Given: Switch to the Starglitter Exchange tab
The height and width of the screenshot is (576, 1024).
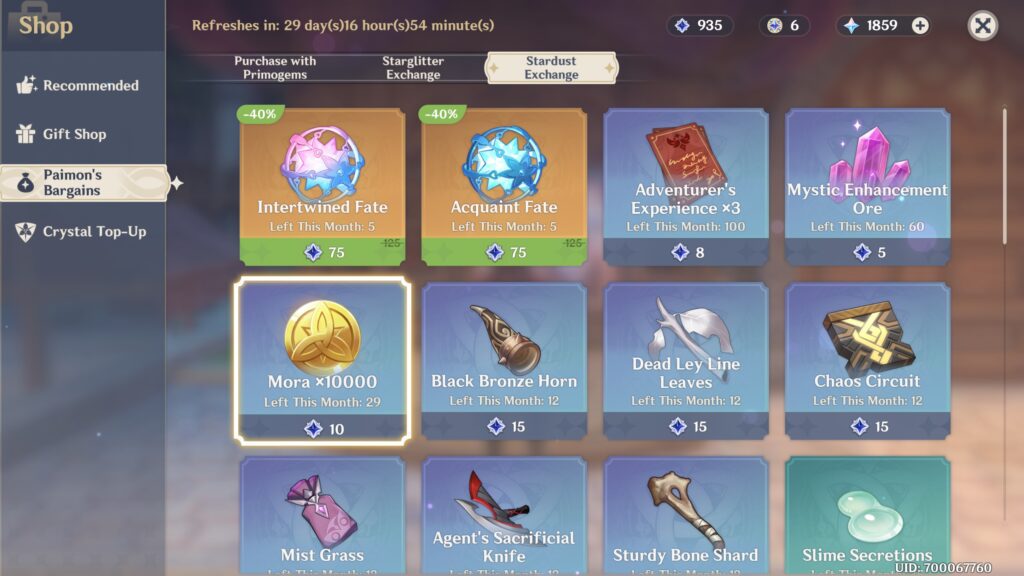Looking at the screenshot, I should point(413,68).
